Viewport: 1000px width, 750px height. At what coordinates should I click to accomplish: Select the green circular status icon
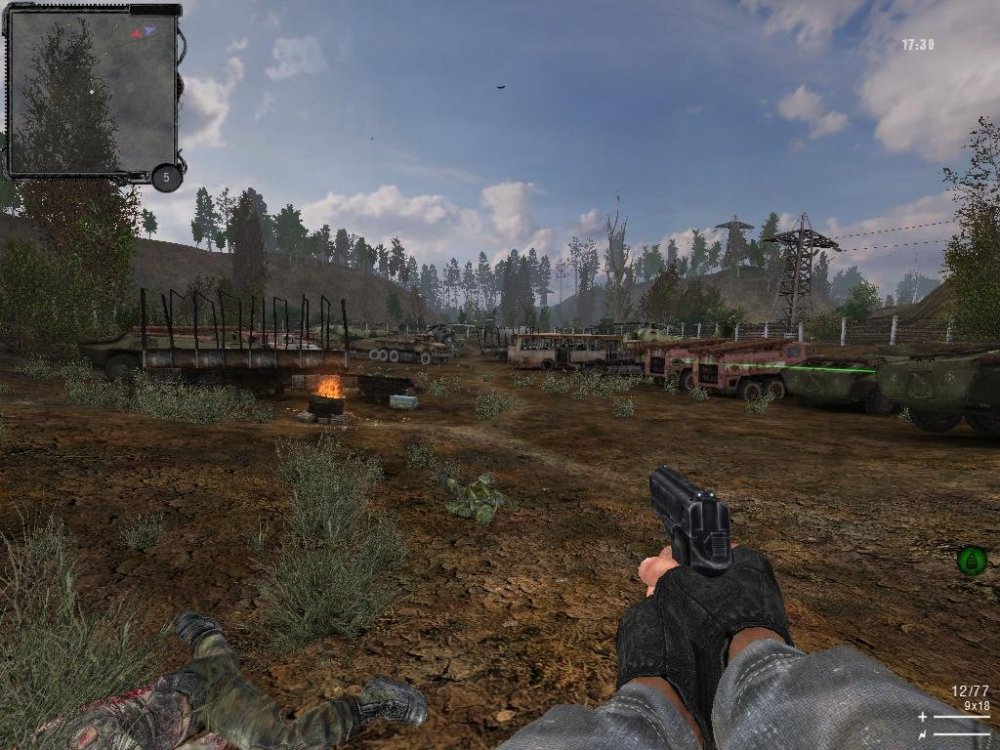point(971,561)
